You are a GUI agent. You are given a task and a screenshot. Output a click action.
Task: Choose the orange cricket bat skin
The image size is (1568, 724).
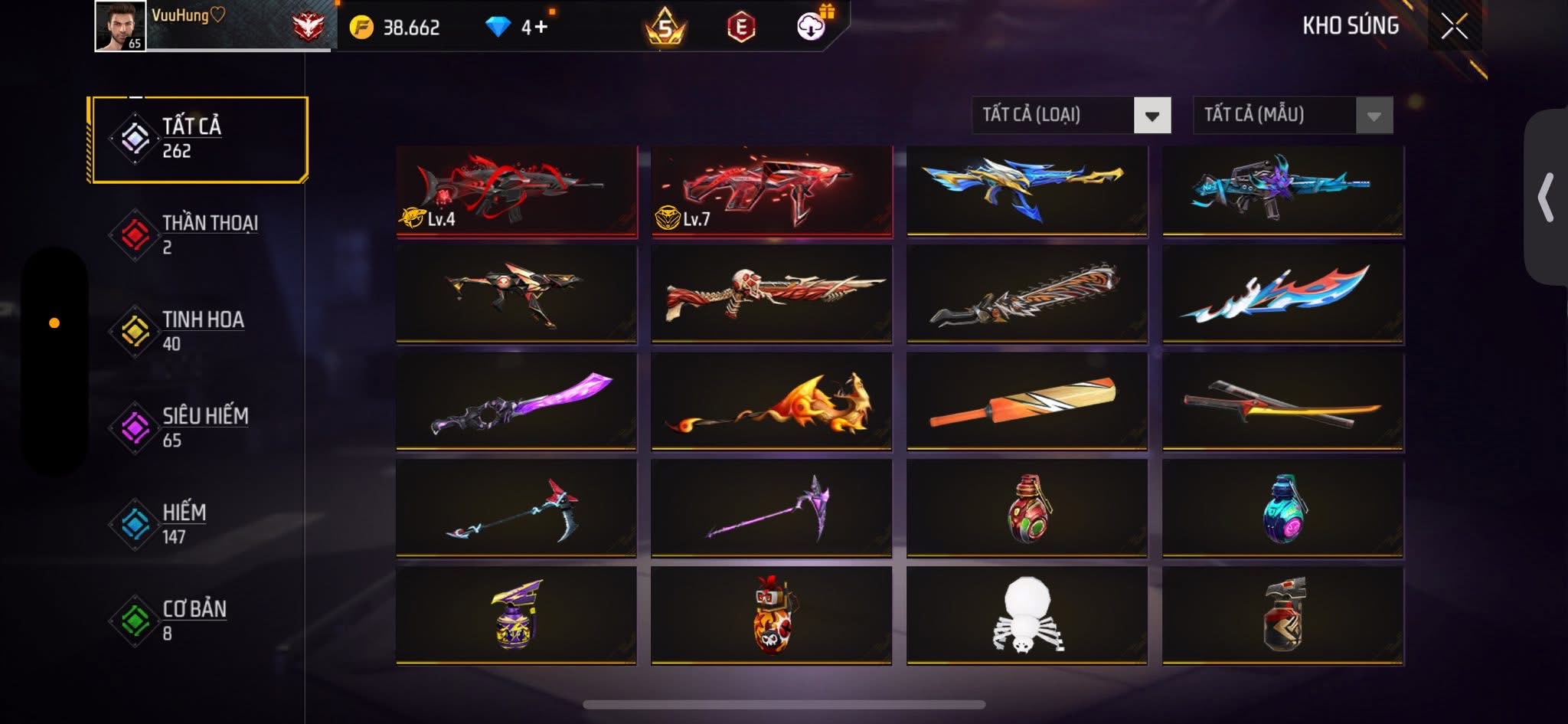1026,401
